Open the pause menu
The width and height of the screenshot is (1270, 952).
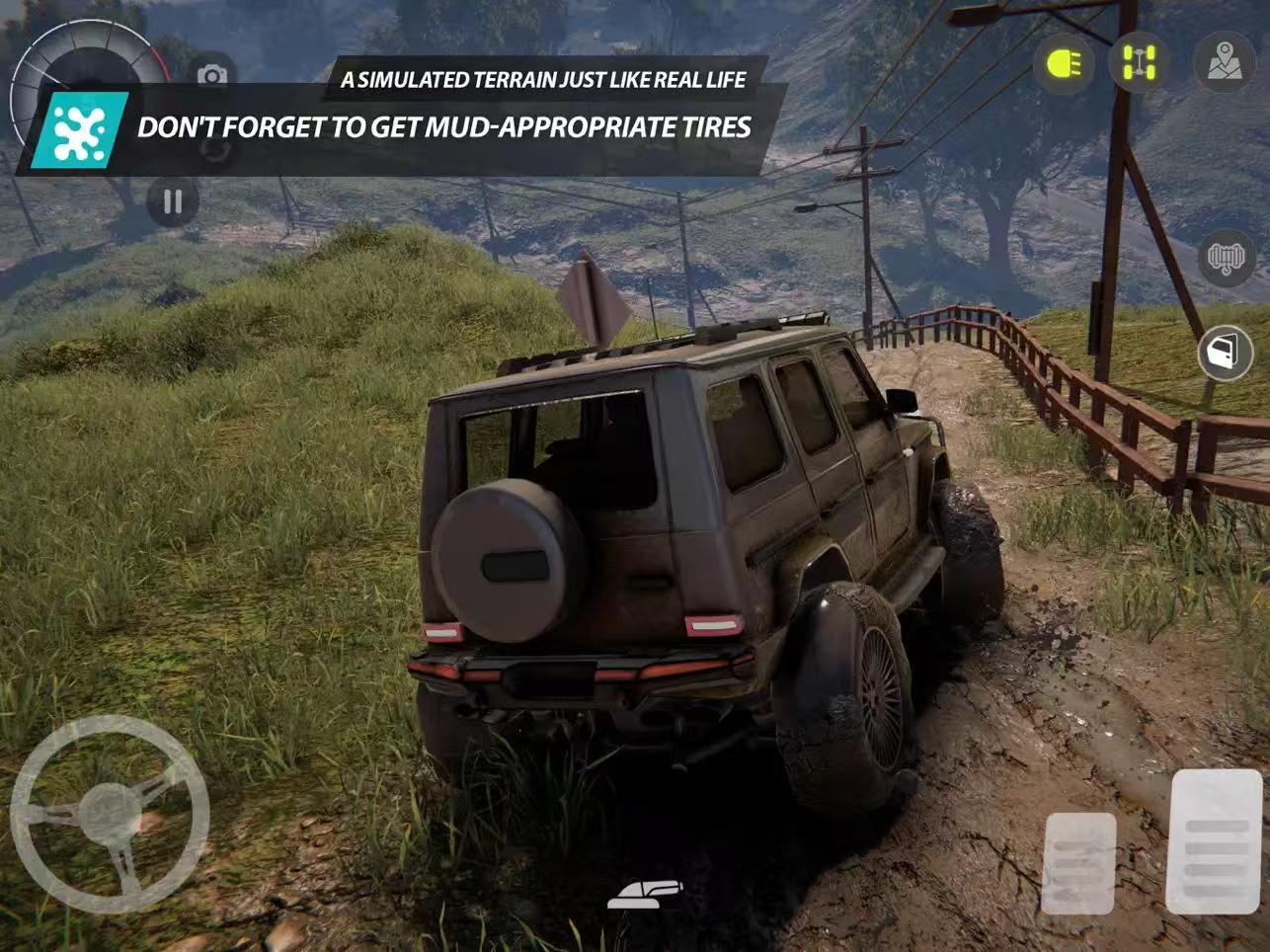pyautogui.click(x=173, y=200)
